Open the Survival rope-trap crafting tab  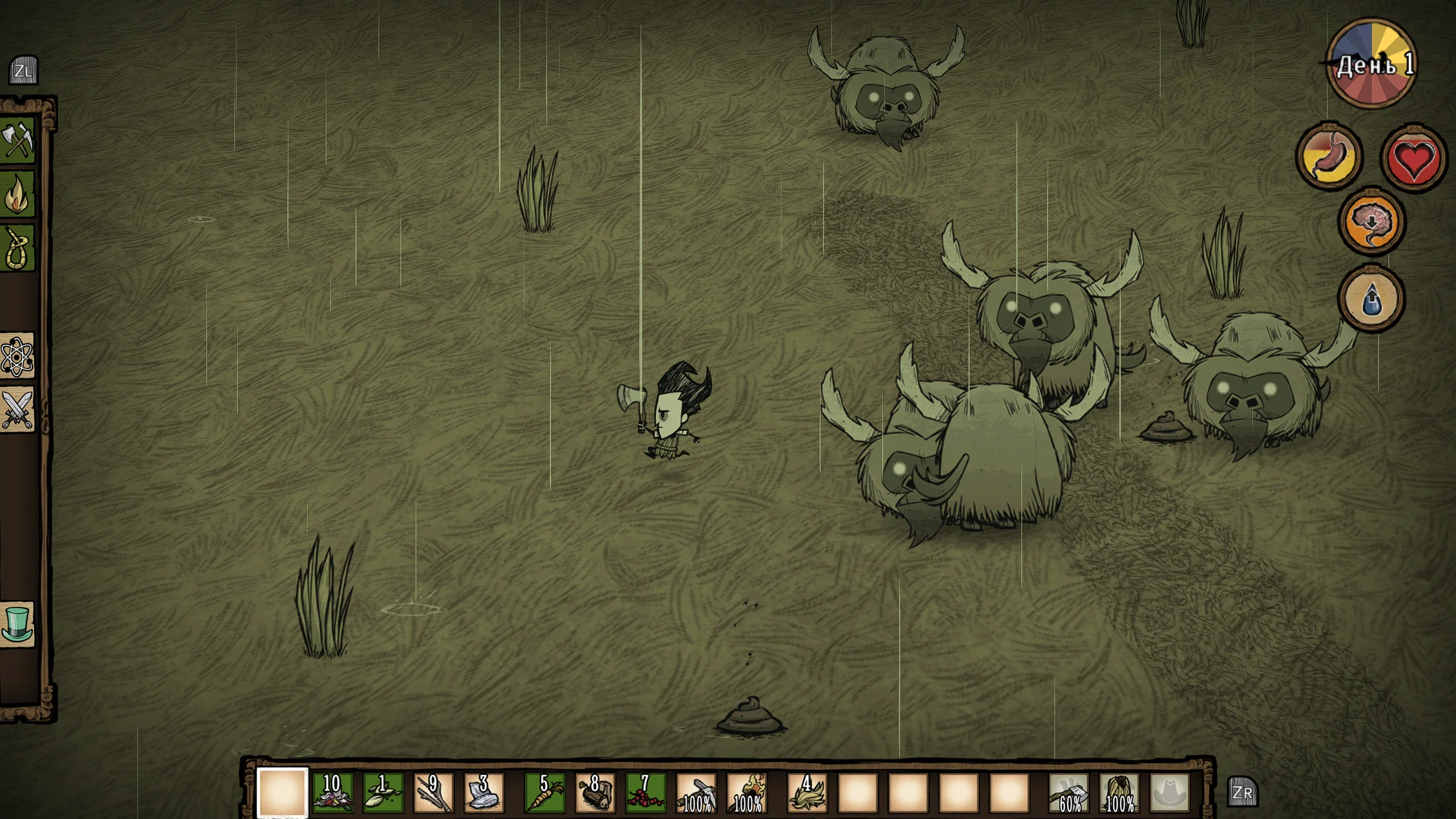(18, 249)
